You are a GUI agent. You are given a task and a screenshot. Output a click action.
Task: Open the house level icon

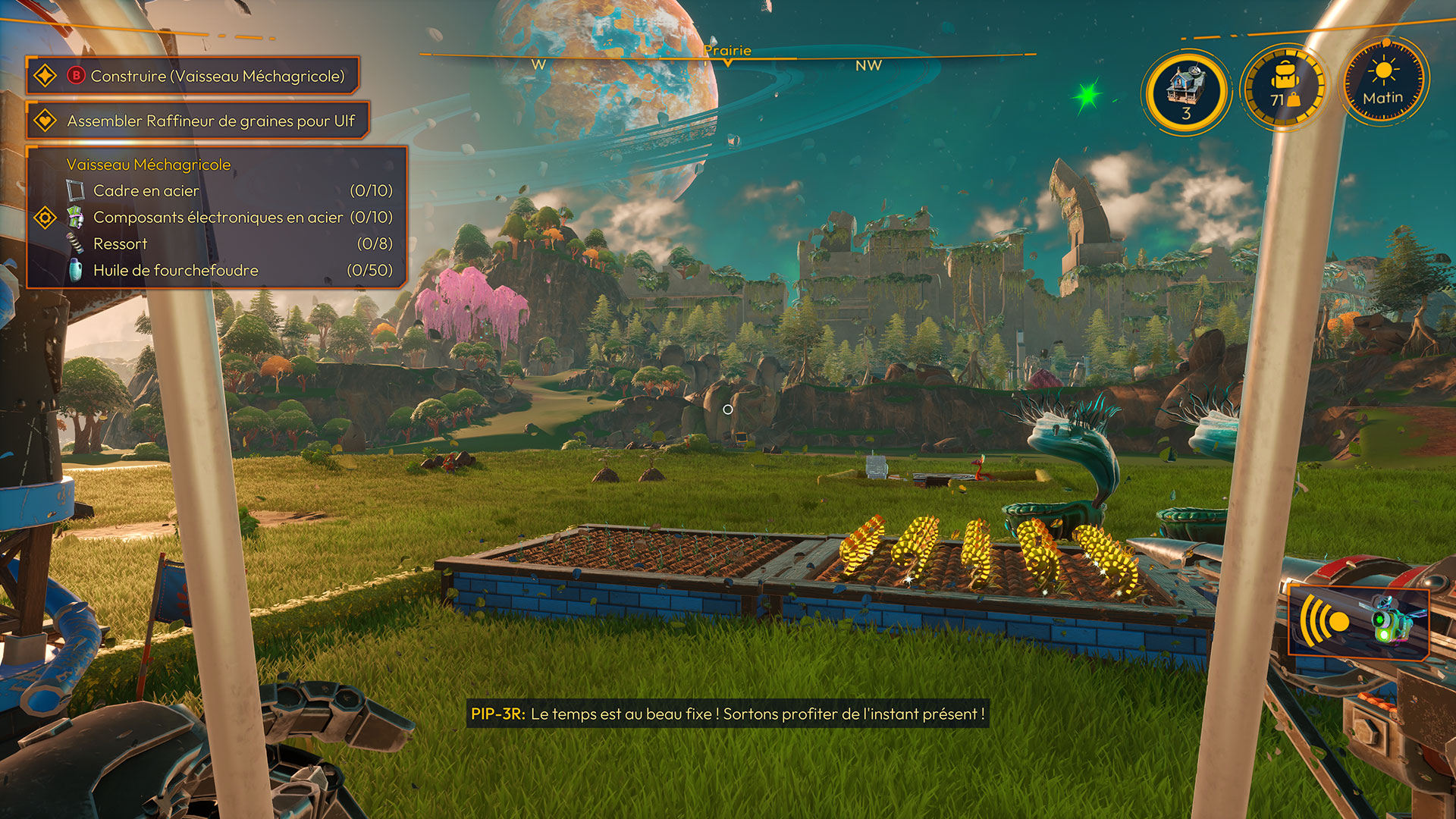point(1186,92)
